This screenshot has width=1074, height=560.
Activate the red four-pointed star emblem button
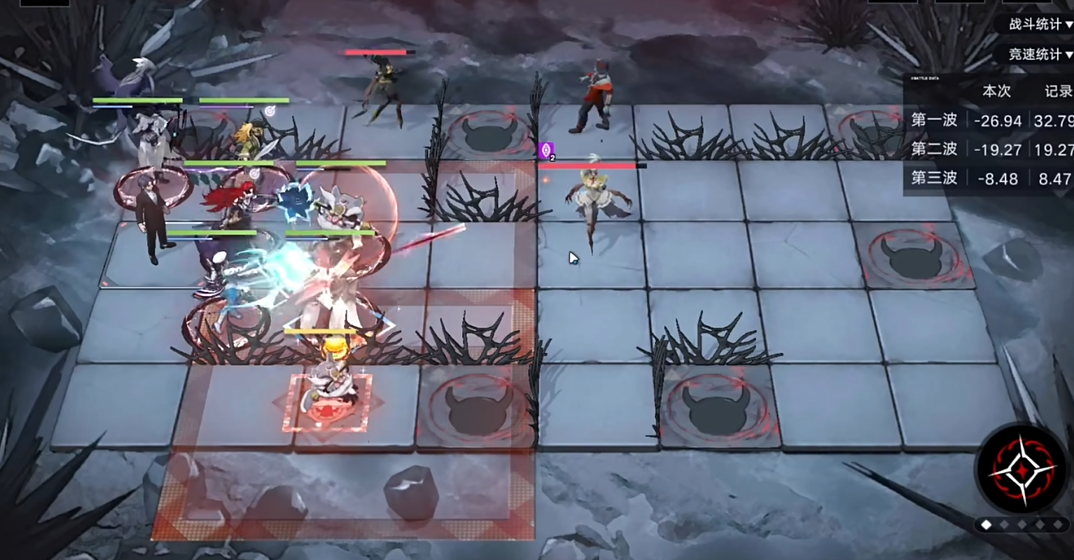[1020, 470]
